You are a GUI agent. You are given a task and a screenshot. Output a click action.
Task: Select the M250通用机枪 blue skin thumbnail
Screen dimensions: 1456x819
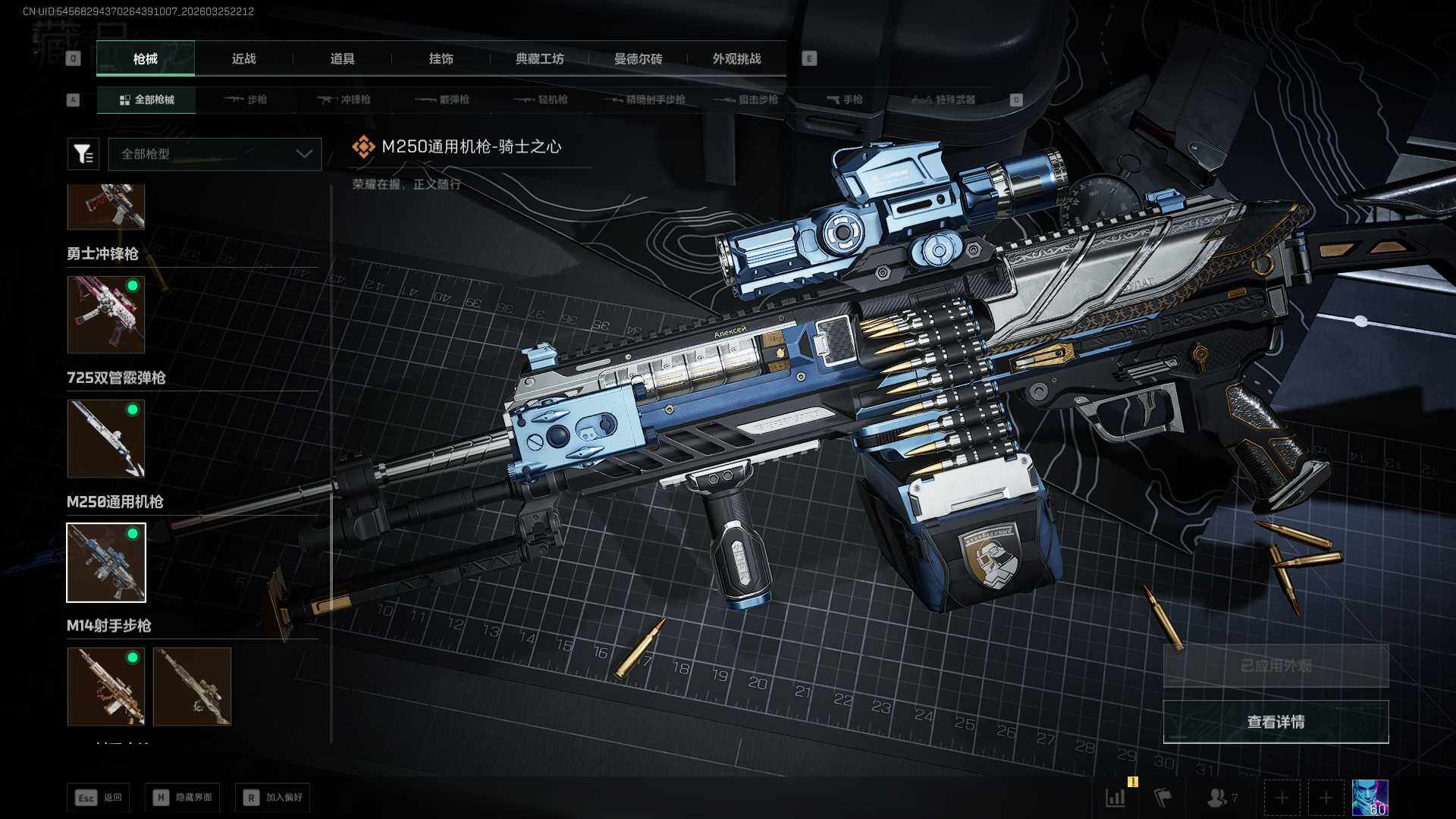pos(106,563)
